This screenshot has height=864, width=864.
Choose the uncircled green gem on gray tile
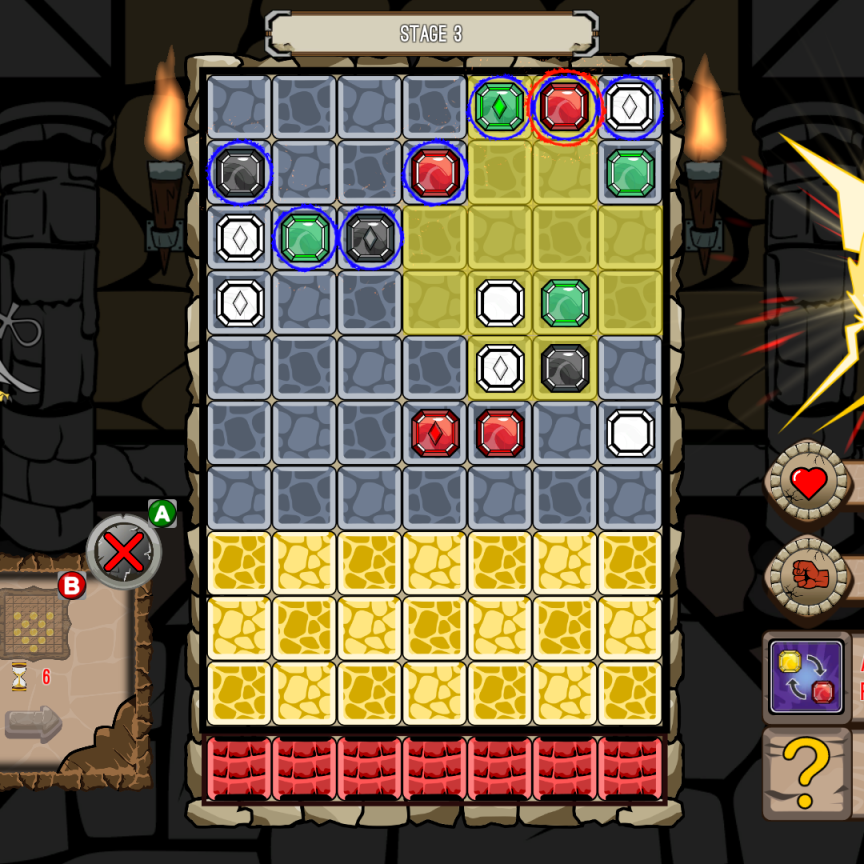[x=630, y=173]
